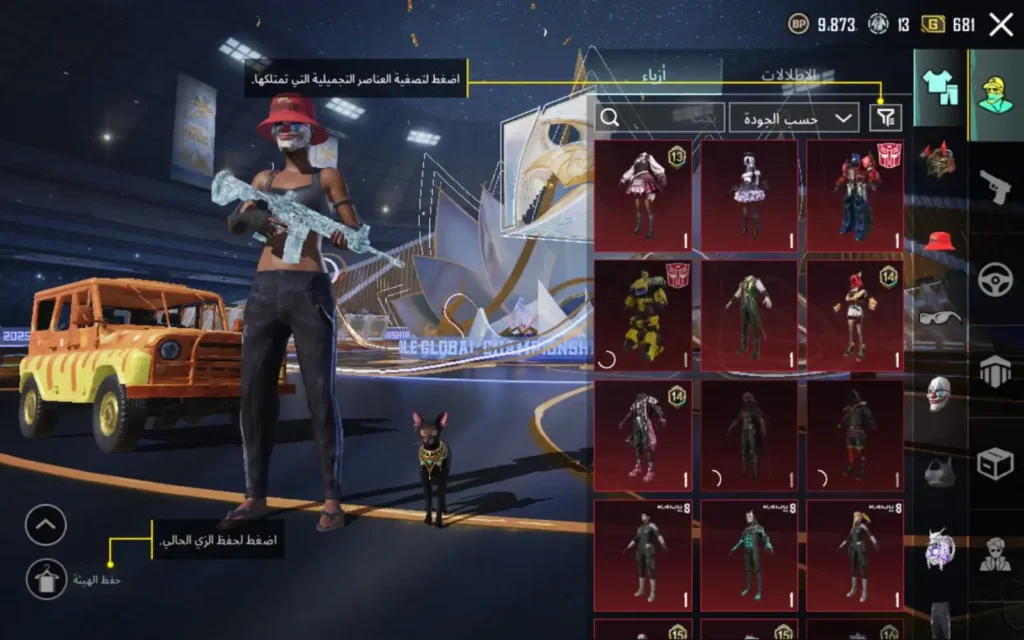This screenshot has height=640, width=1024.
Task: Open the owned-items filter button
Action: (885, 118)
